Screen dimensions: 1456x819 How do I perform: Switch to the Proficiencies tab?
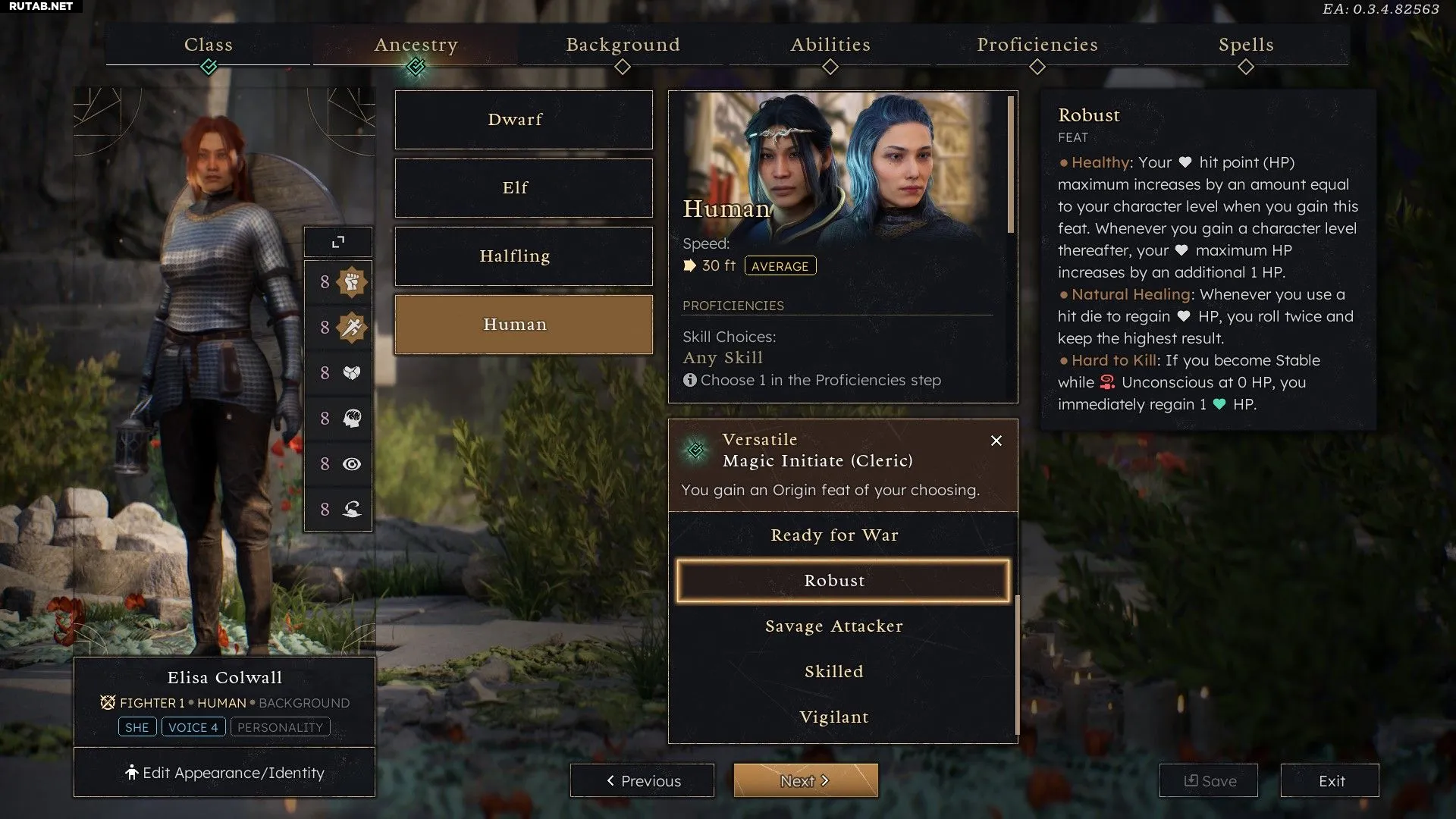coord(1037,45)
